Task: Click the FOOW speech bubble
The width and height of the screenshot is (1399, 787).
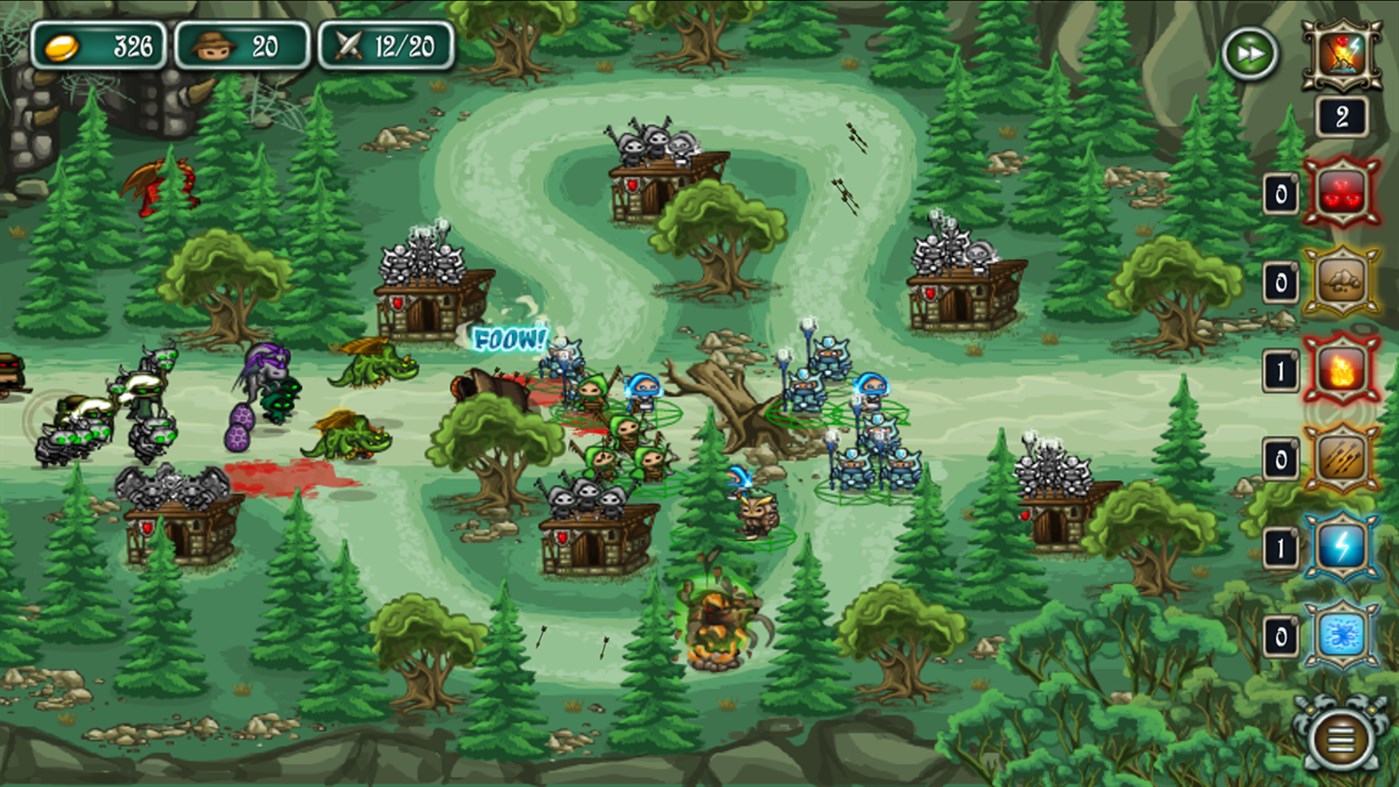Action: [510, 338]
